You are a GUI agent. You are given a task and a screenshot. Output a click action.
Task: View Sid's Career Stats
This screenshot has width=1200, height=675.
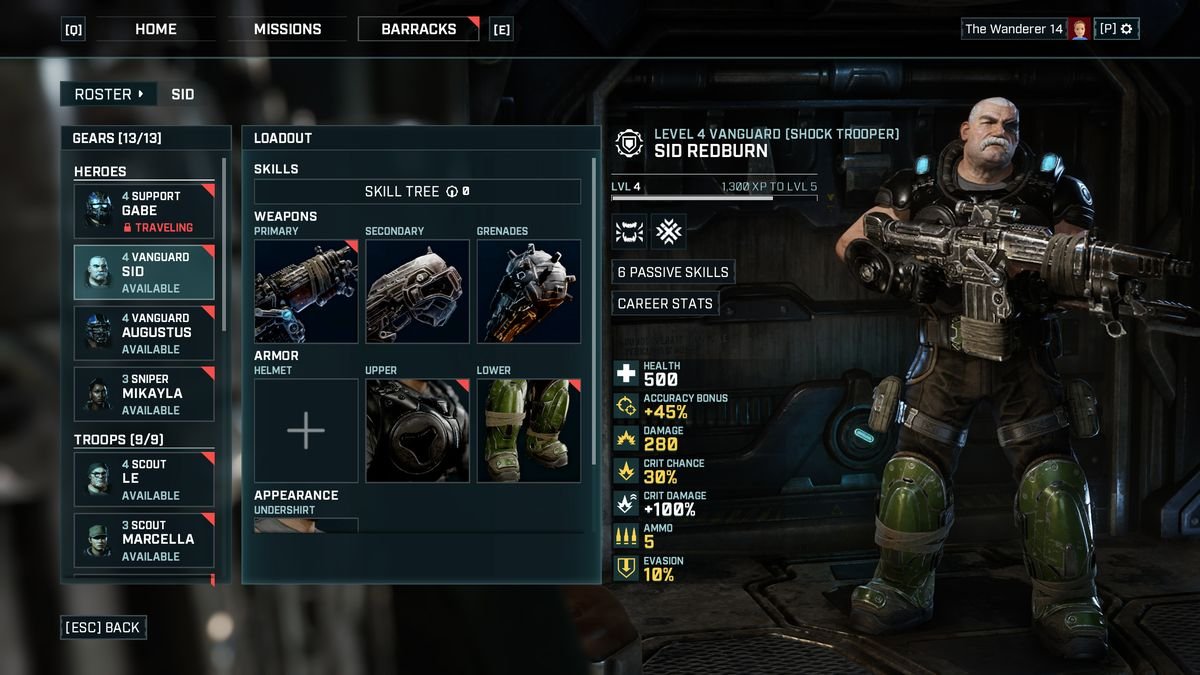click(x=665, y=303)
